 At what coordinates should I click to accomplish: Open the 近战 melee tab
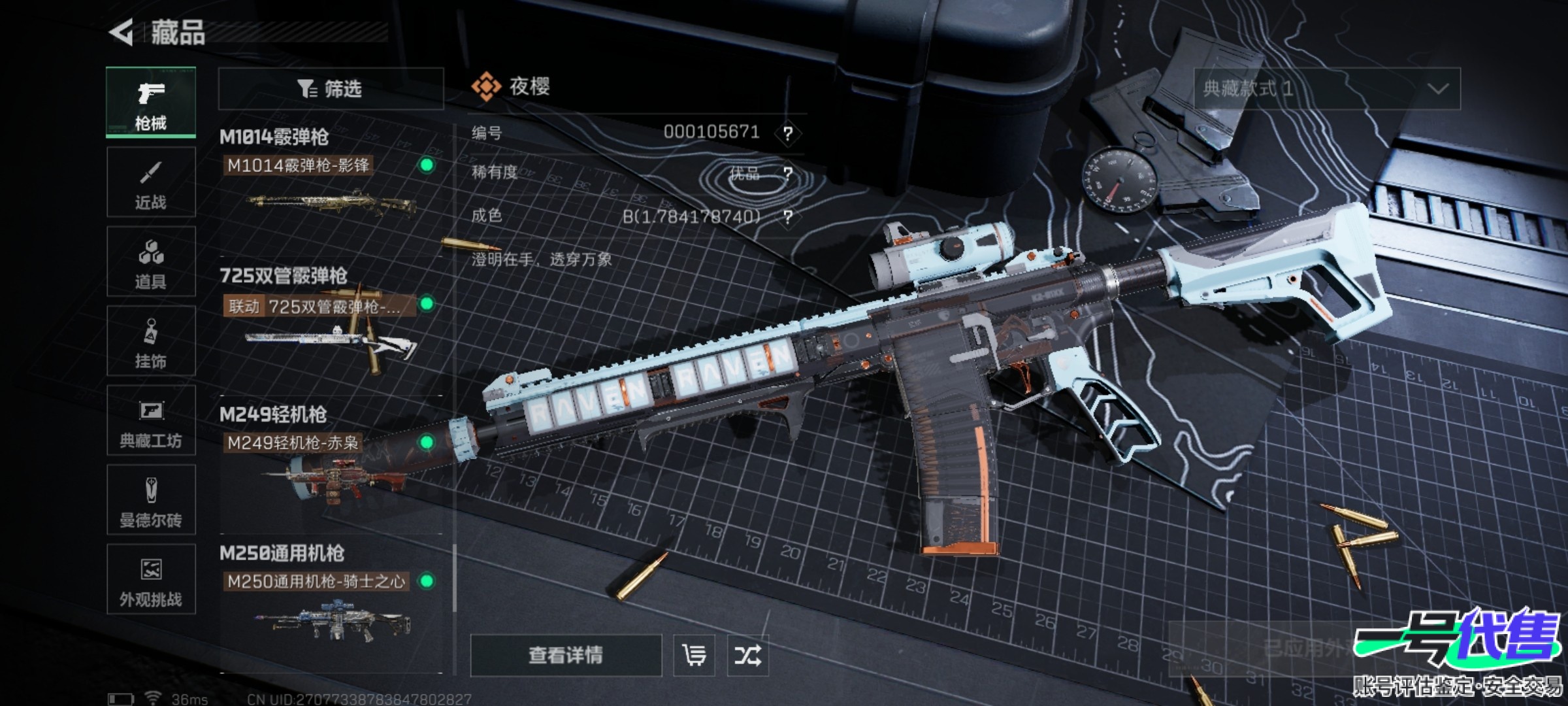(x=151, y=182)
